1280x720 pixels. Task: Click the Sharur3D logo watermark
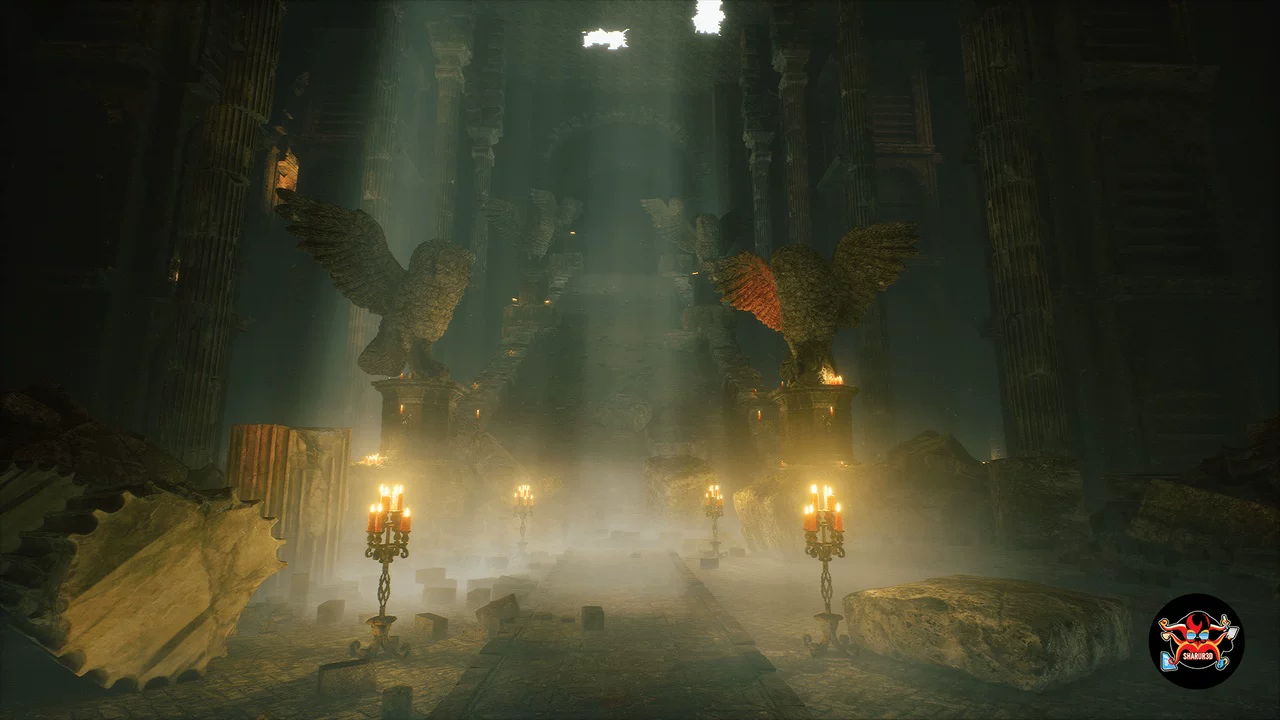pos(1195,641)
